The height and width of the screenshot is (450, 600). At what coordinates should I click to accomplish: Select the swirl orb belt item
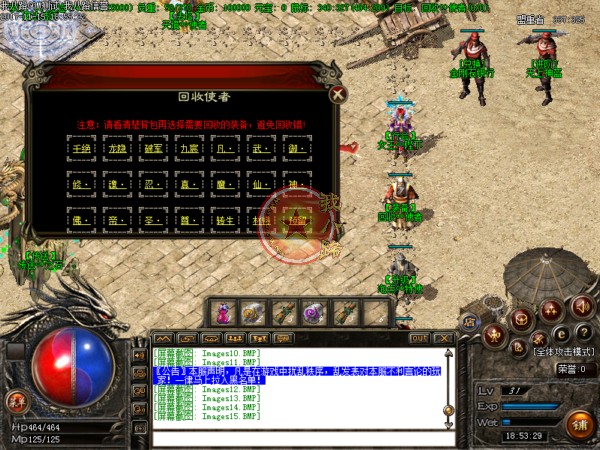point(313,313)
